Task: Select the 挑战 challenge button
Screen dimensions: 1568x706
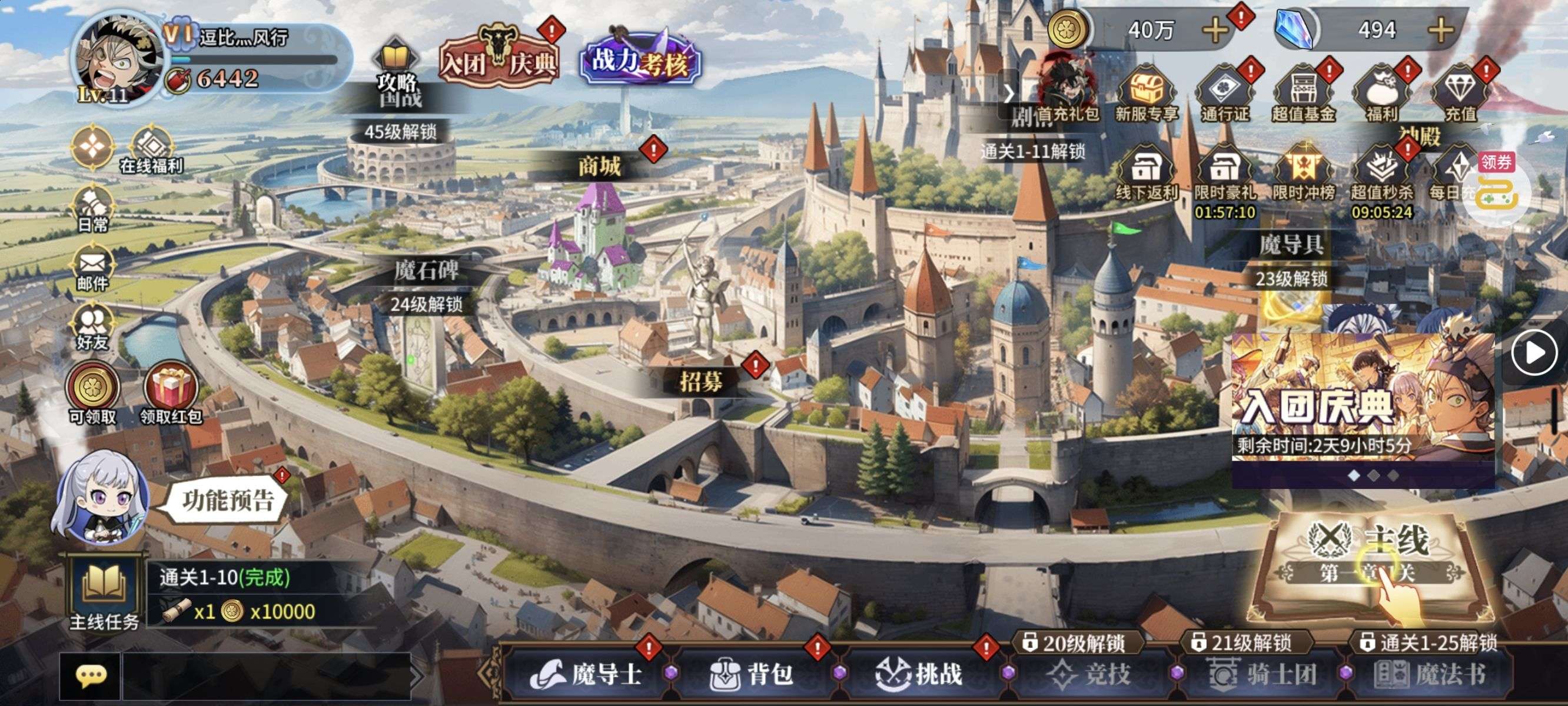Action: click(920, 674)
